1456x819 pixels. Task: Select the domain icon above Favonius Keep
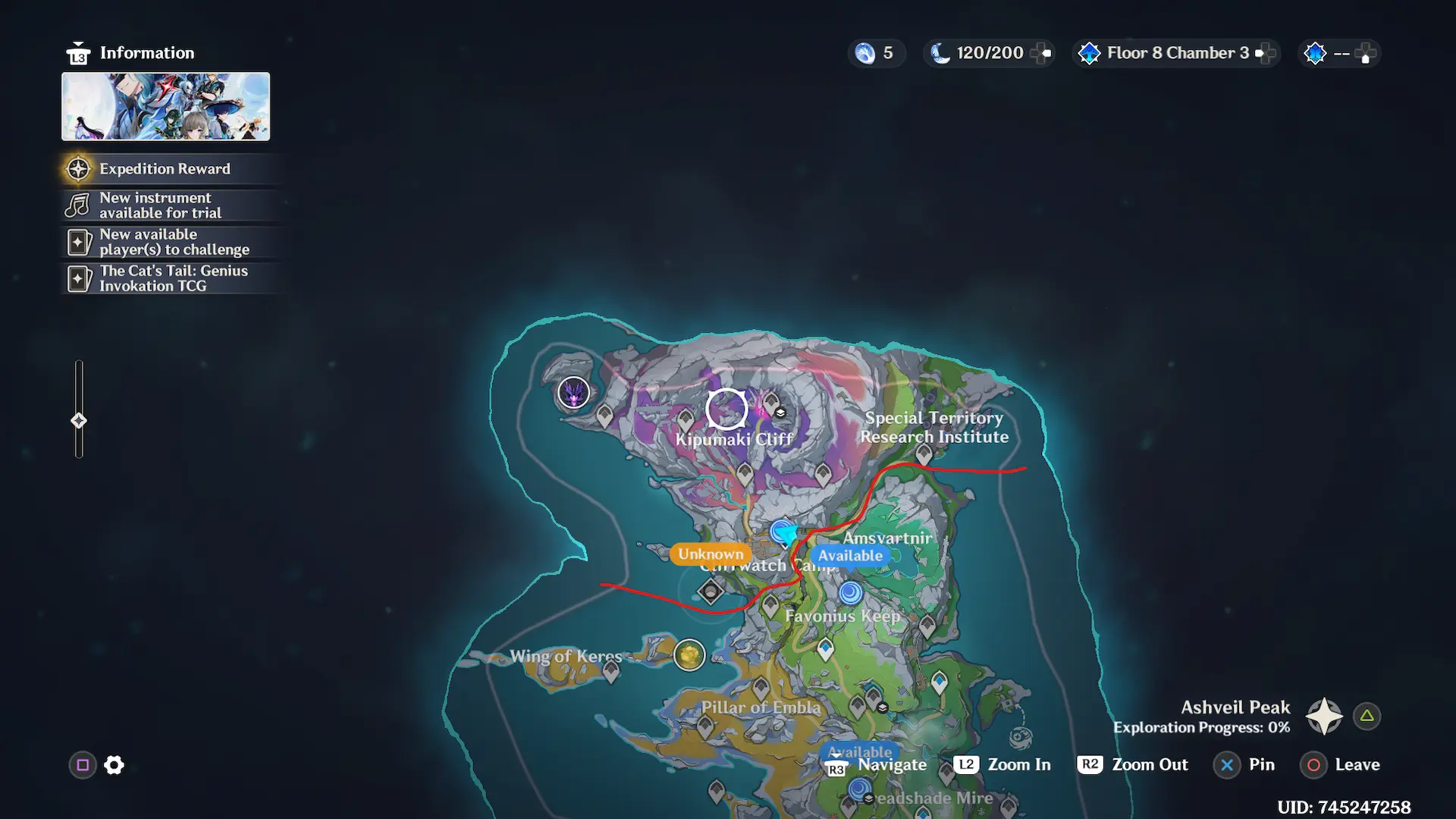[x=851, y=593]
